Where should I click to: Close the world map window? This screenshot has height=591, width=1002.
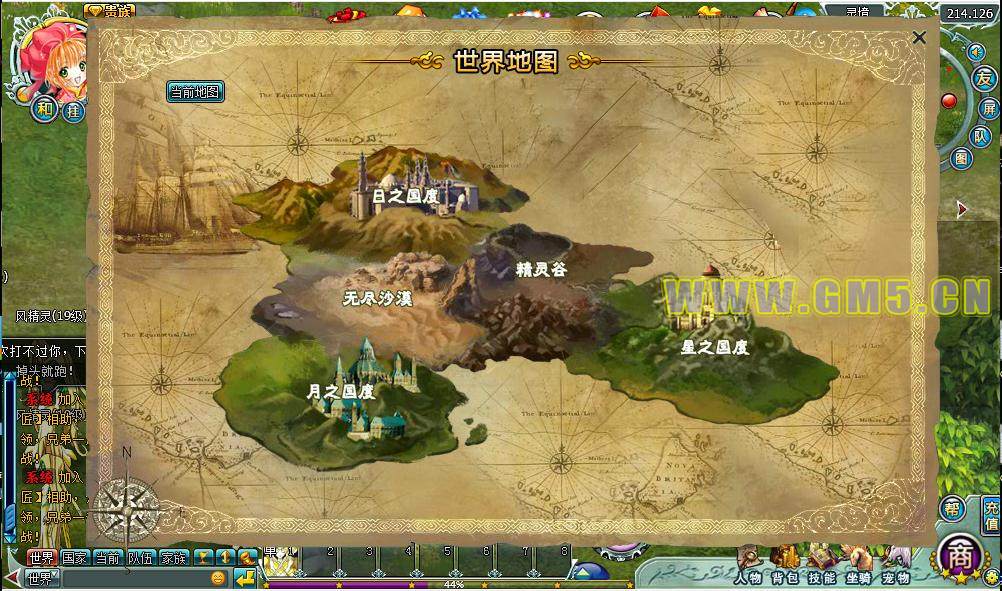tap(919, 38)
